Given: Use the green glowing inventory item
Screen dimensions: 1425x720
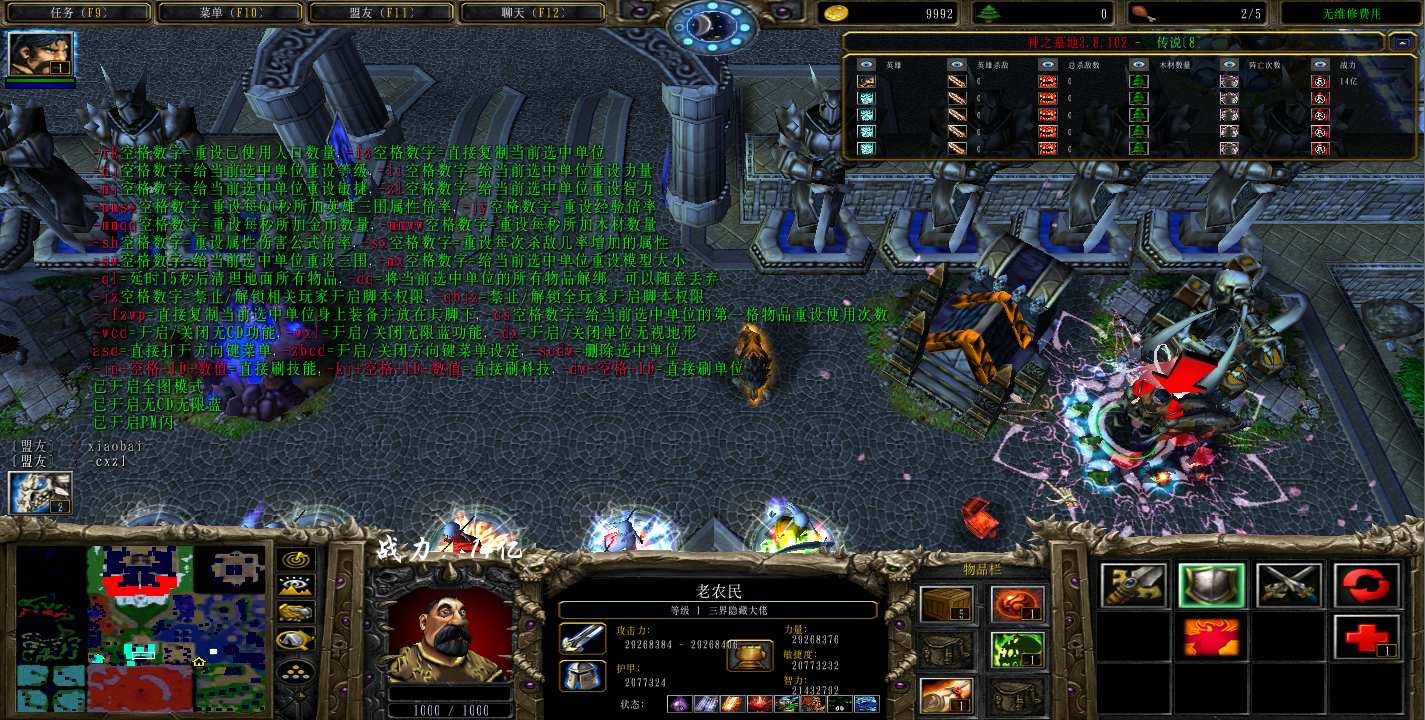Looking at the screenshot, I should coord(1016,650).
